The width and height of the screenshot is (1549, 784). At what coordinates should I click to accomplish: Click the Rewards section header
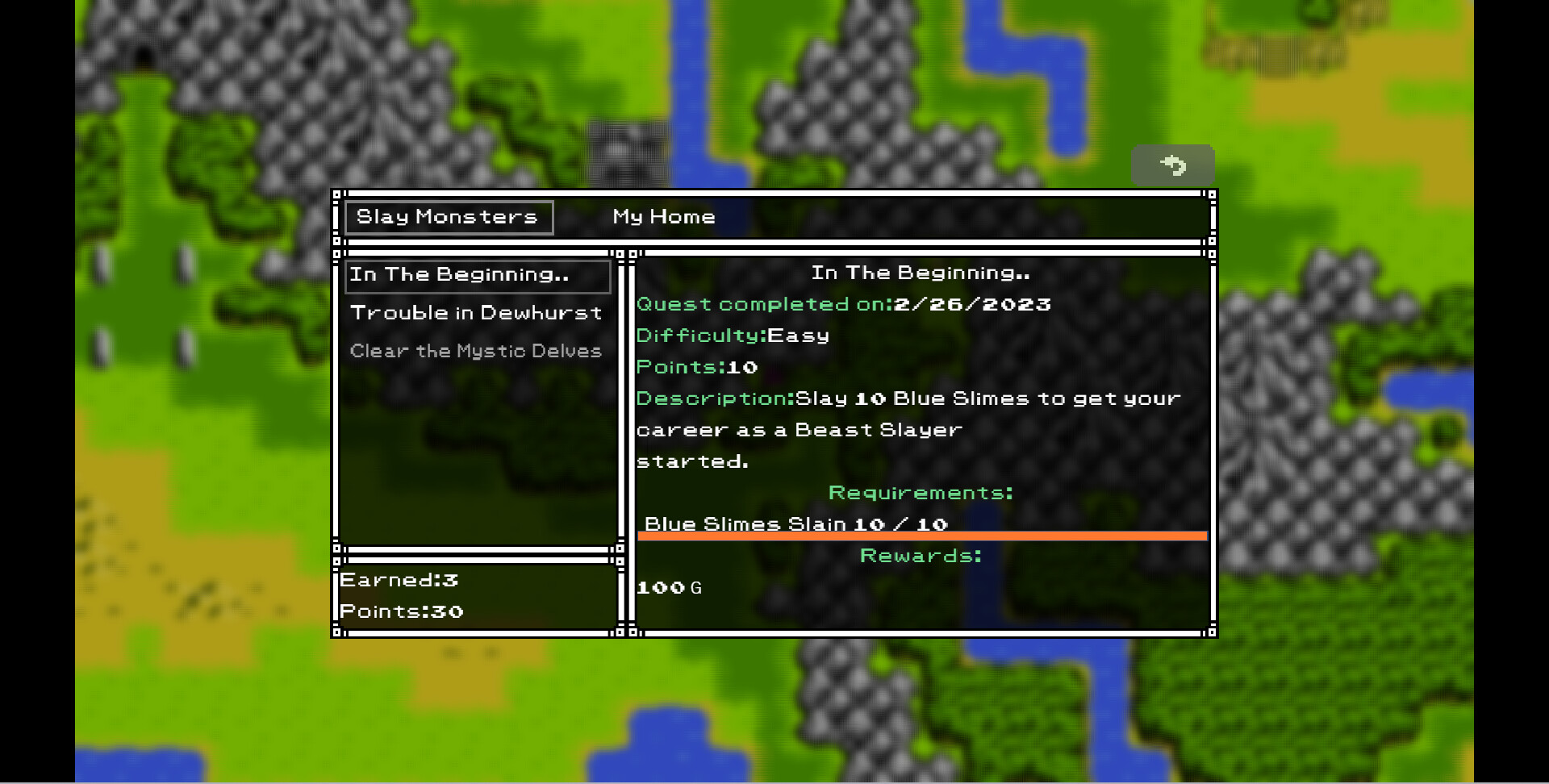tap(921, 555)
